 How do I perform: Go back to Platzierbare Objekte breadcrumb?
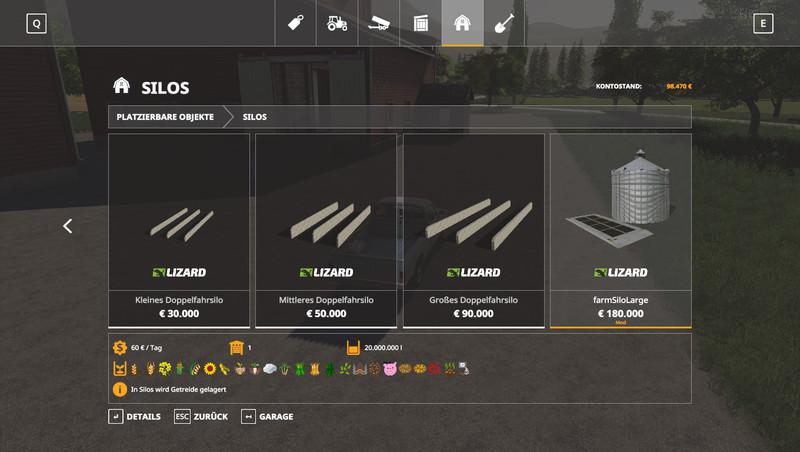[165, 117]
